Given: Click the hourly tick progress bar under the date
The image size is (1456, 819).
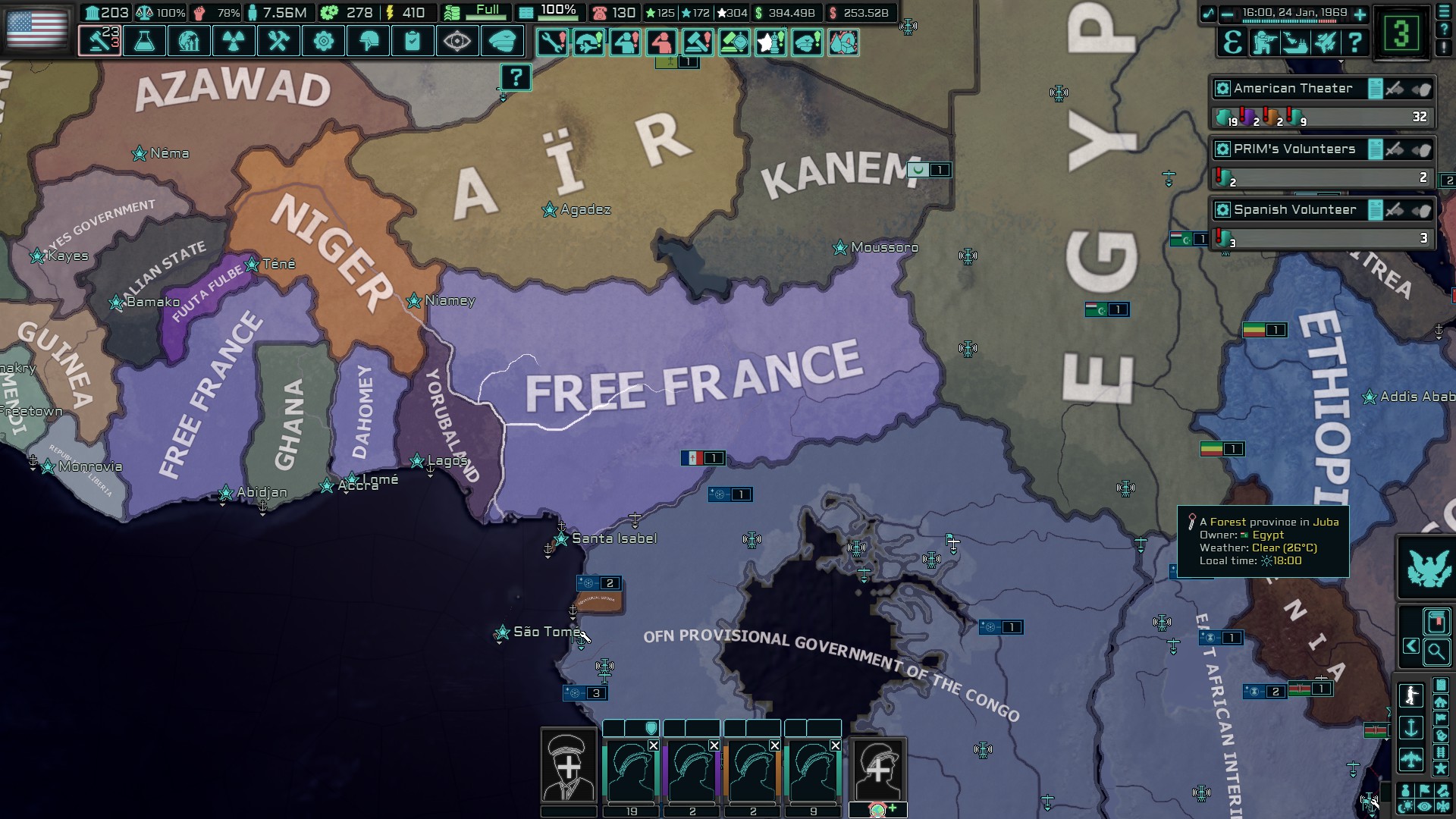Looking at the screenshot, I should [1289, 21].
